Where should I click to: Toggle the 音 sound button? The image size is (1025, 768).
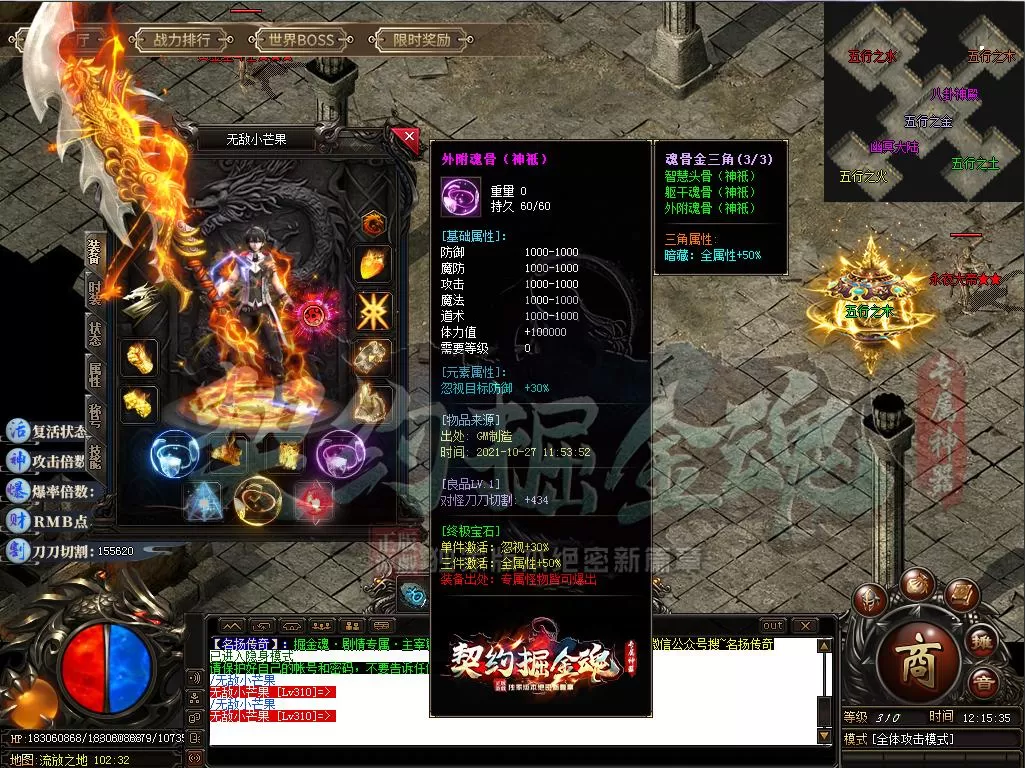click(x=983, y=684)
